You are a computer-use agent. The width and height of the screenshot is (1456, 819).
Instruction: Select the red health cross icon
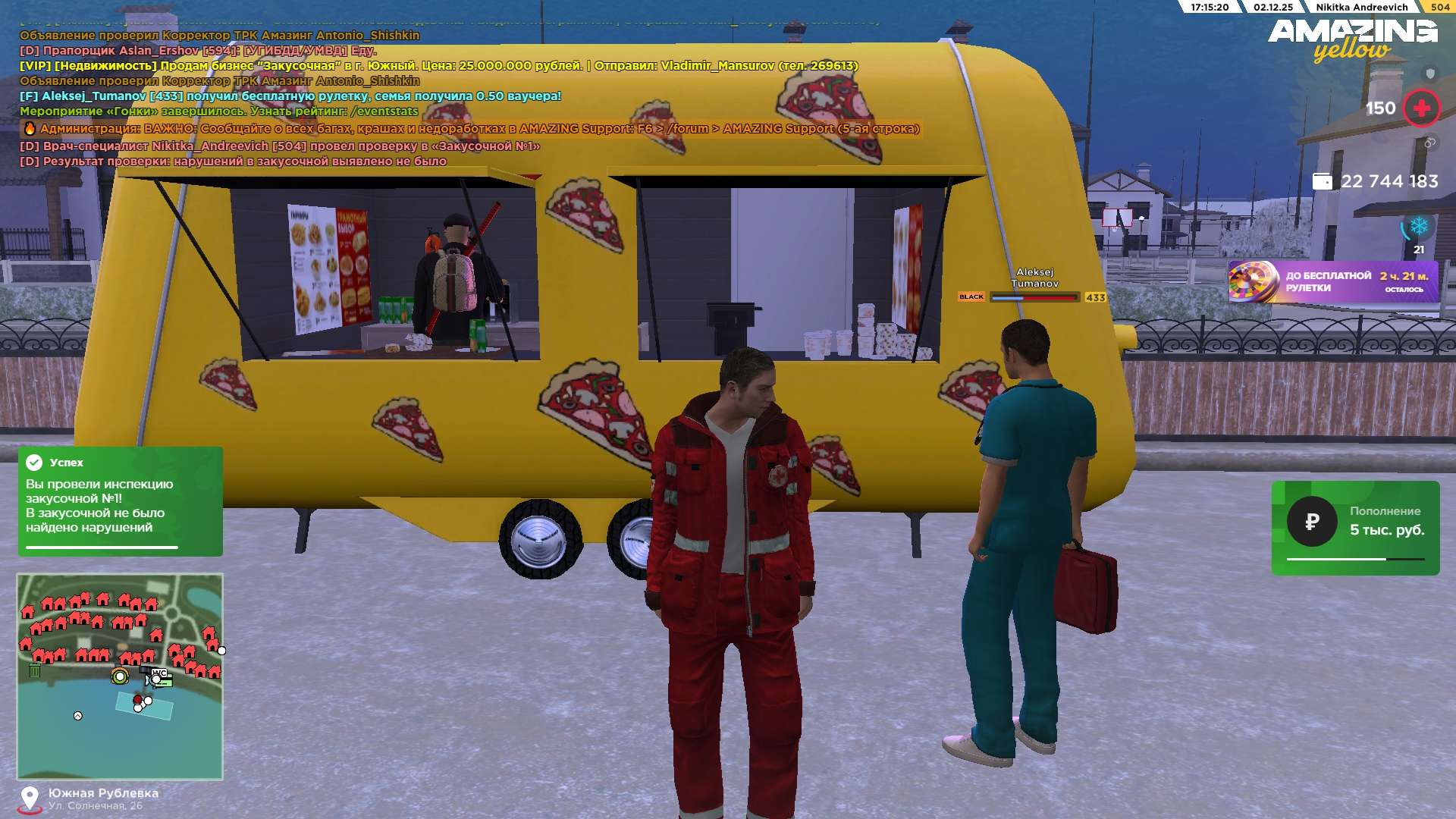[1421, 108]
